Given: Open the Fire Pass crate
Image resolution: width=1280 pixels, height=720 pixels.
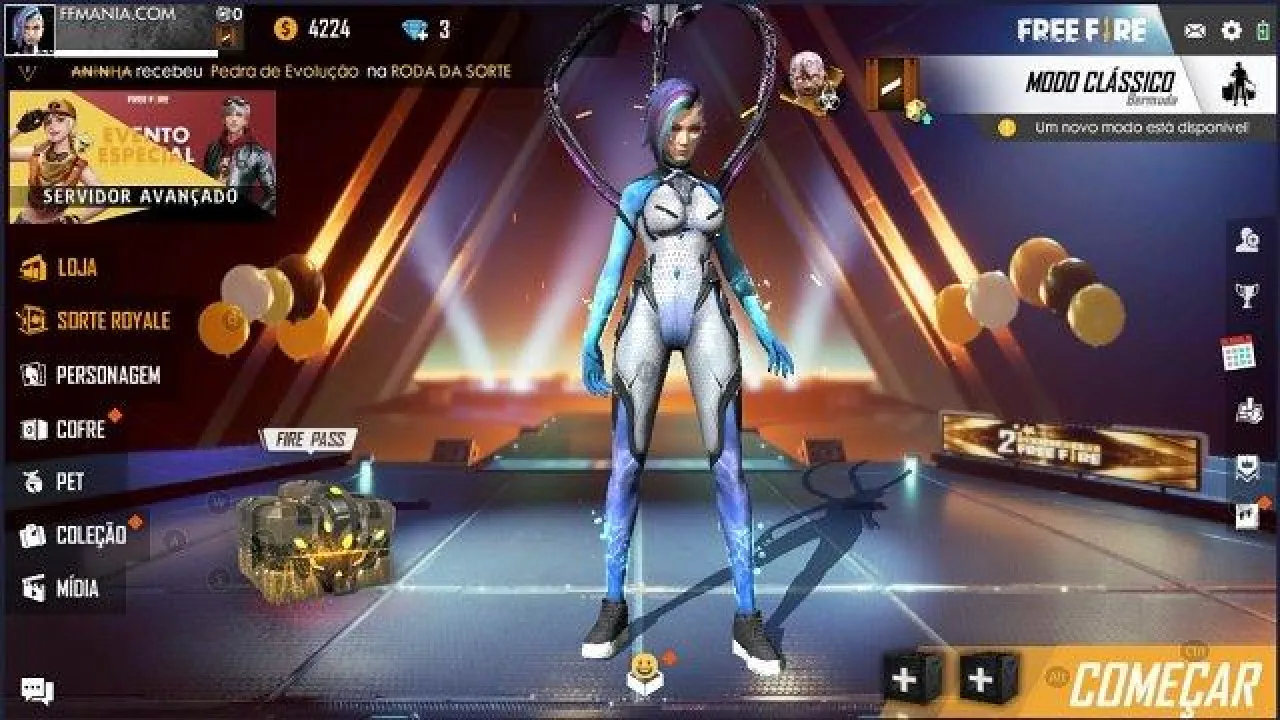Looking at the screenshot, I should click(315, 540).
